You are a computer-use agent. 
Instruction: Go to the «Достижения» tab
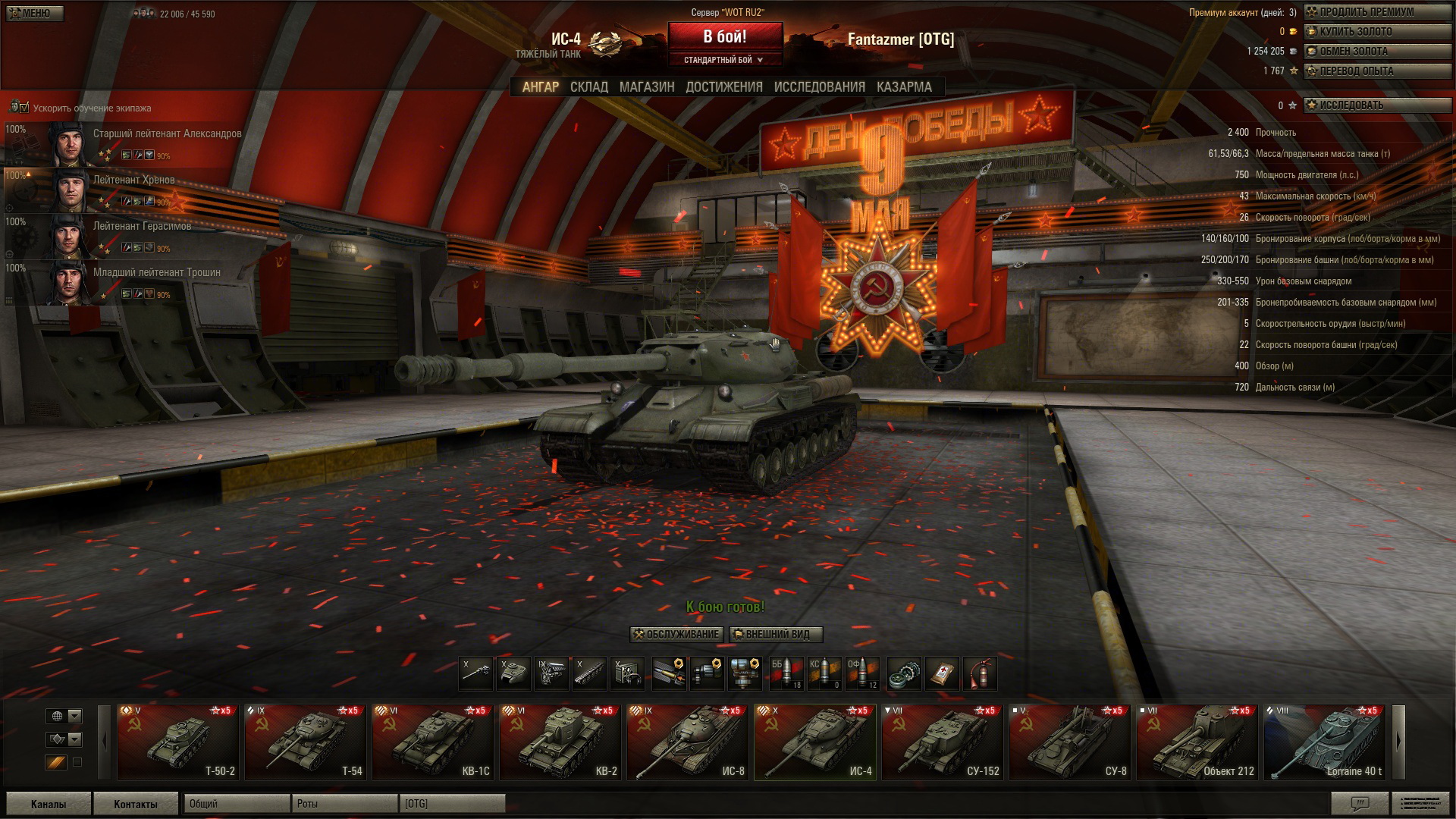click(x=723, y=87)
